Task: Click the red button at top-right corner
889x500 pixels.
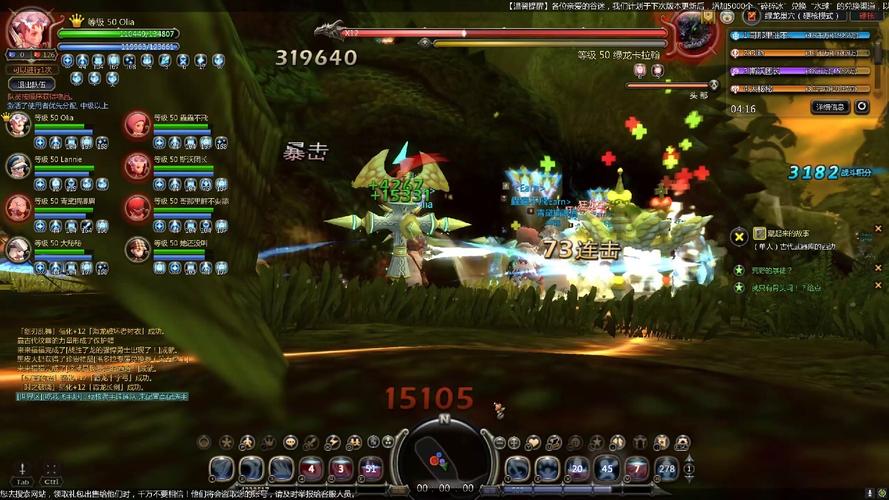Action: [x=864, y=15]
